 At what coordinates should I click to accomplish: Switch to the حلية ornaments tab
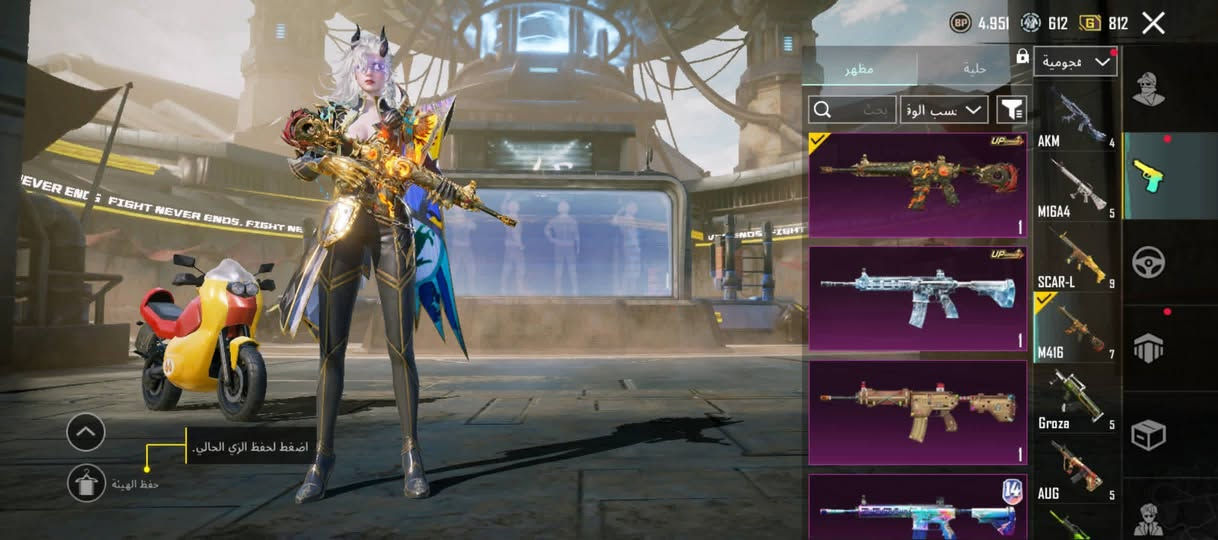(974, 68)
